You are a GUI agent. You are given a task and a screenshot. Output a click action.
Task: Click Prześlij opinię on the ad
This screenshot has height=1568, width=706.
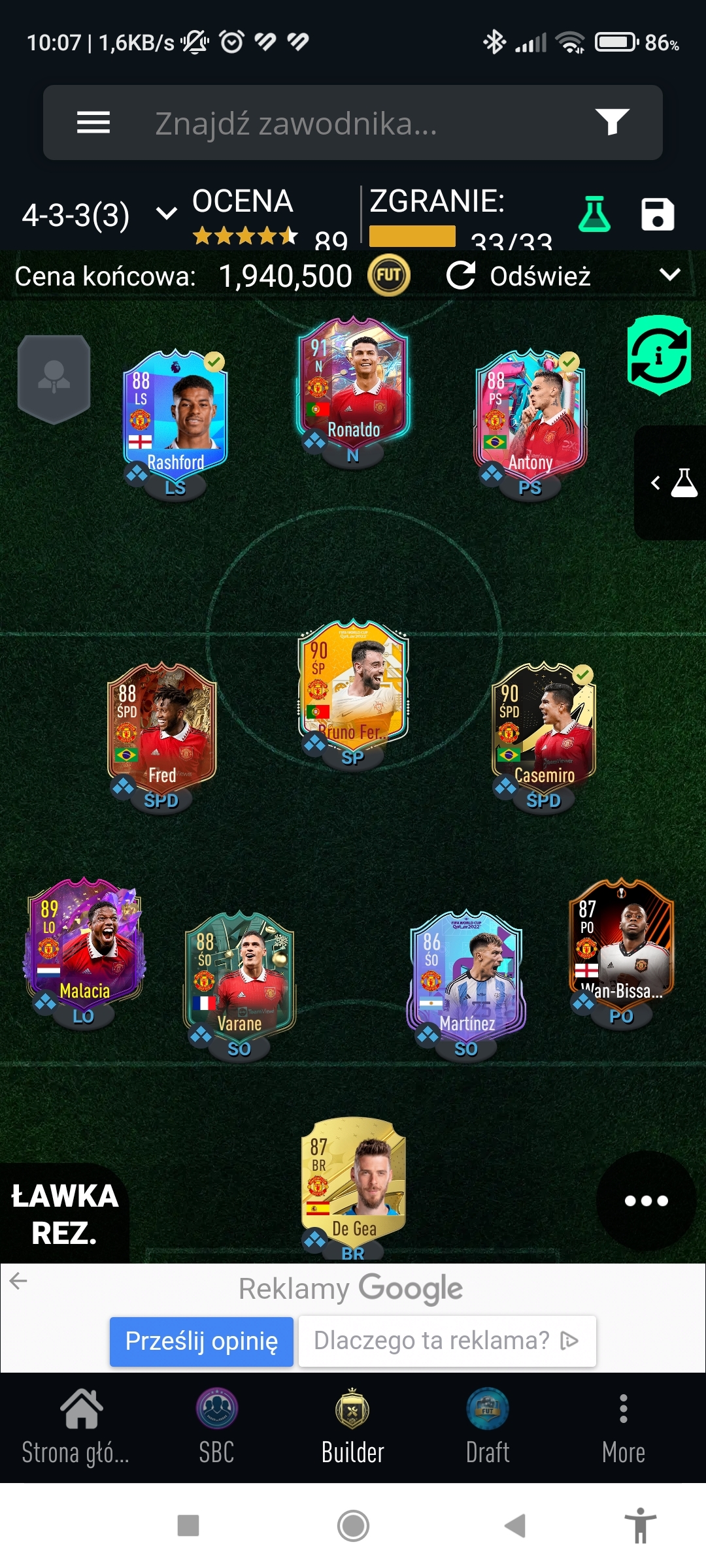201,1341
